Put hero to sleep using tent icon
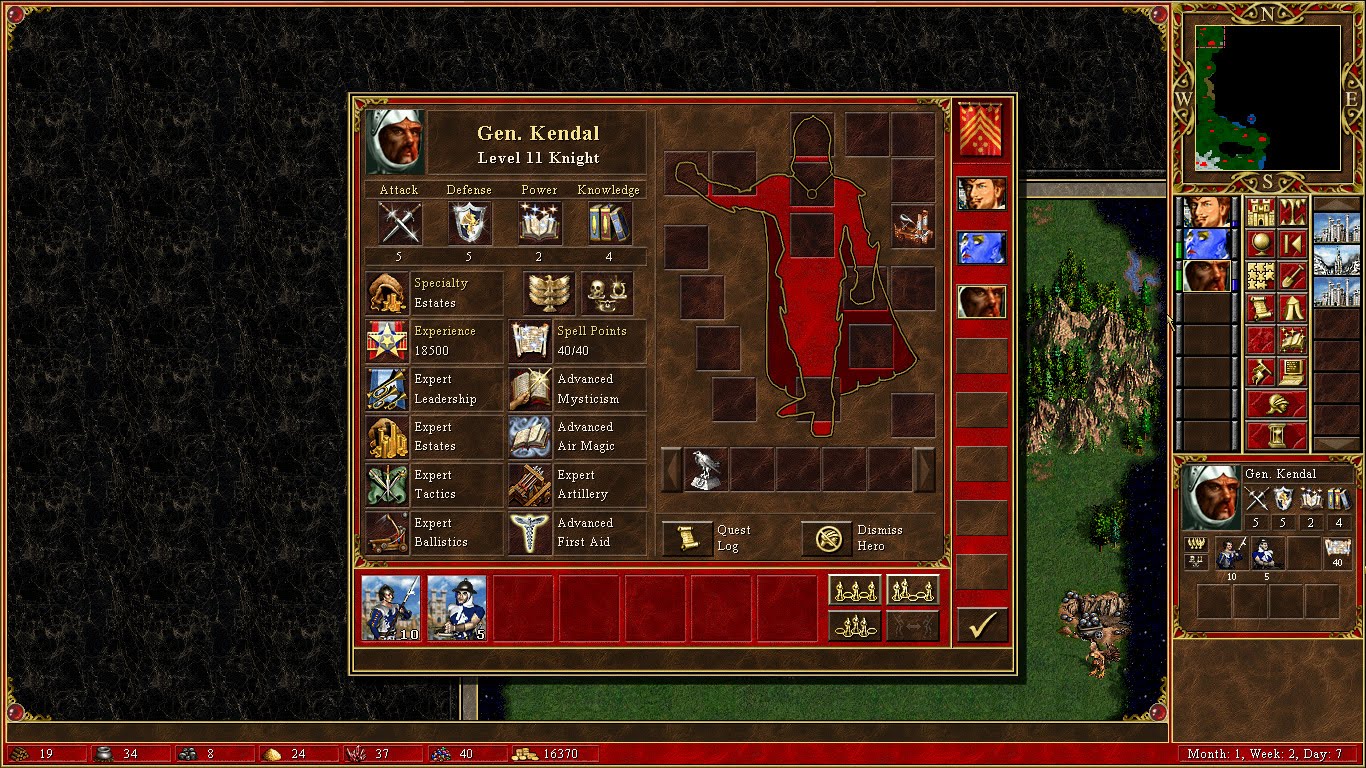 [x=1291, y=306]
